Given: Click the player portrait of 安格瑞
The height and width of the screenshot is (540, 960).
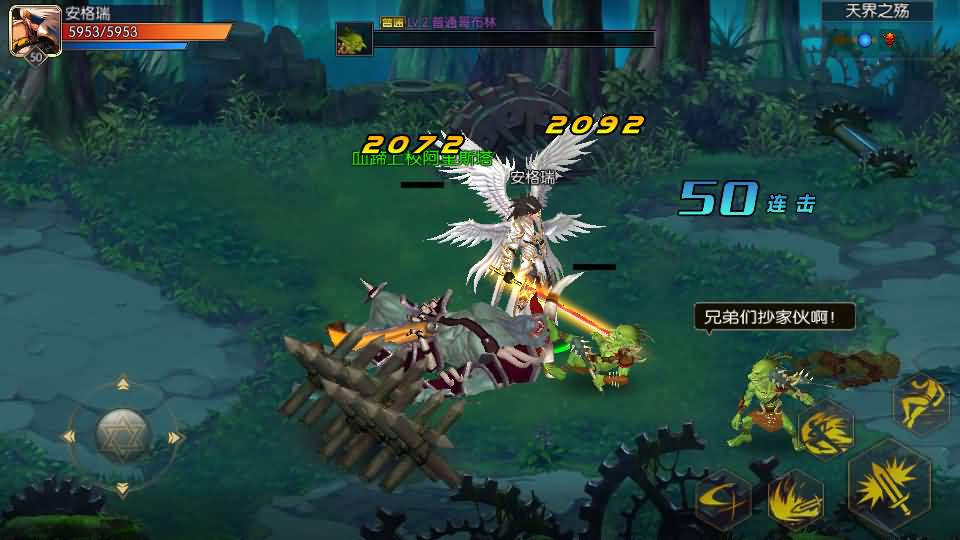Looking at the screenshot, I should 34,30.
